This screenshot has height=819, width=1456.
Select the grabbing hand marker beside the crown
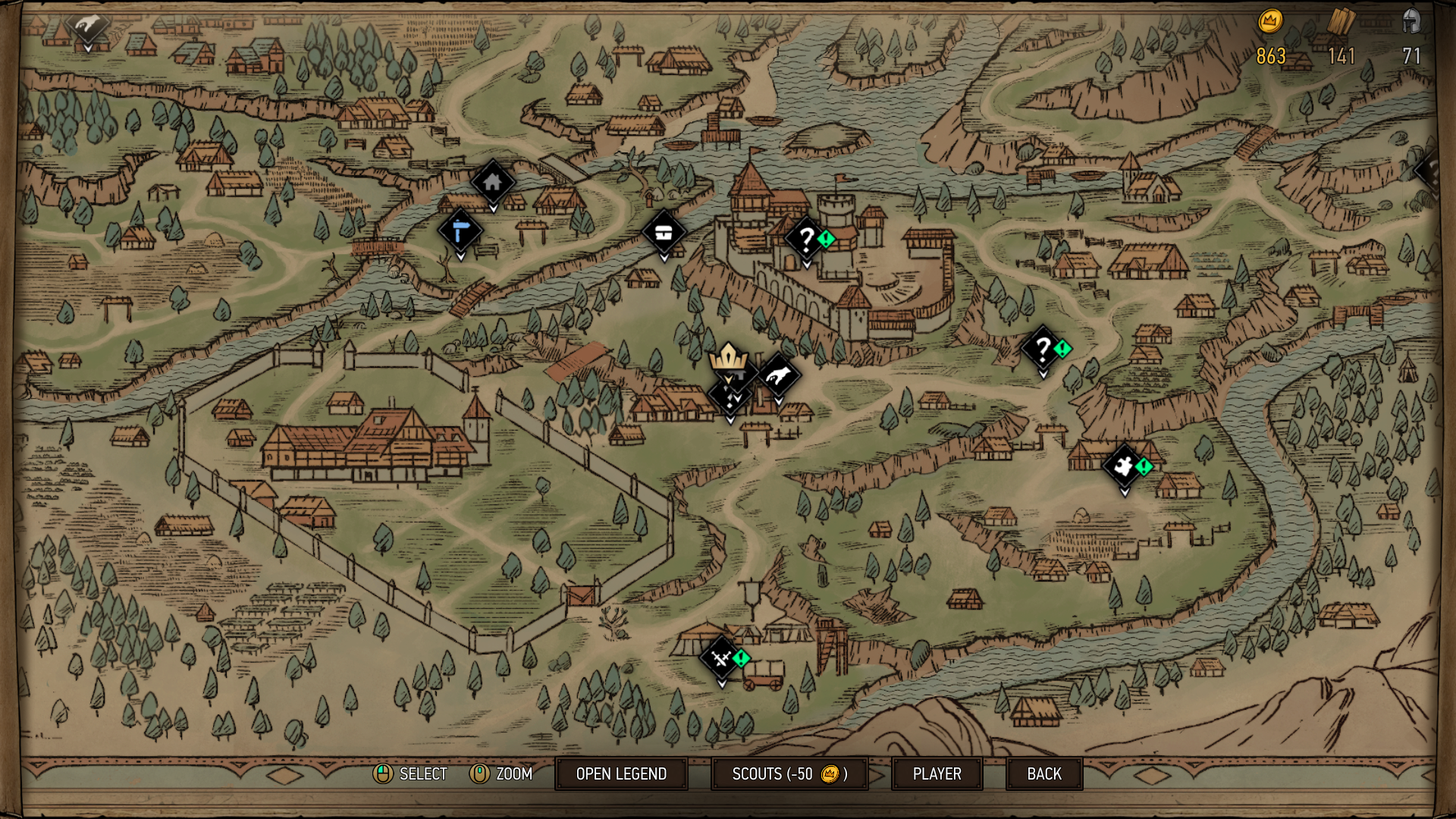point(778,375)
